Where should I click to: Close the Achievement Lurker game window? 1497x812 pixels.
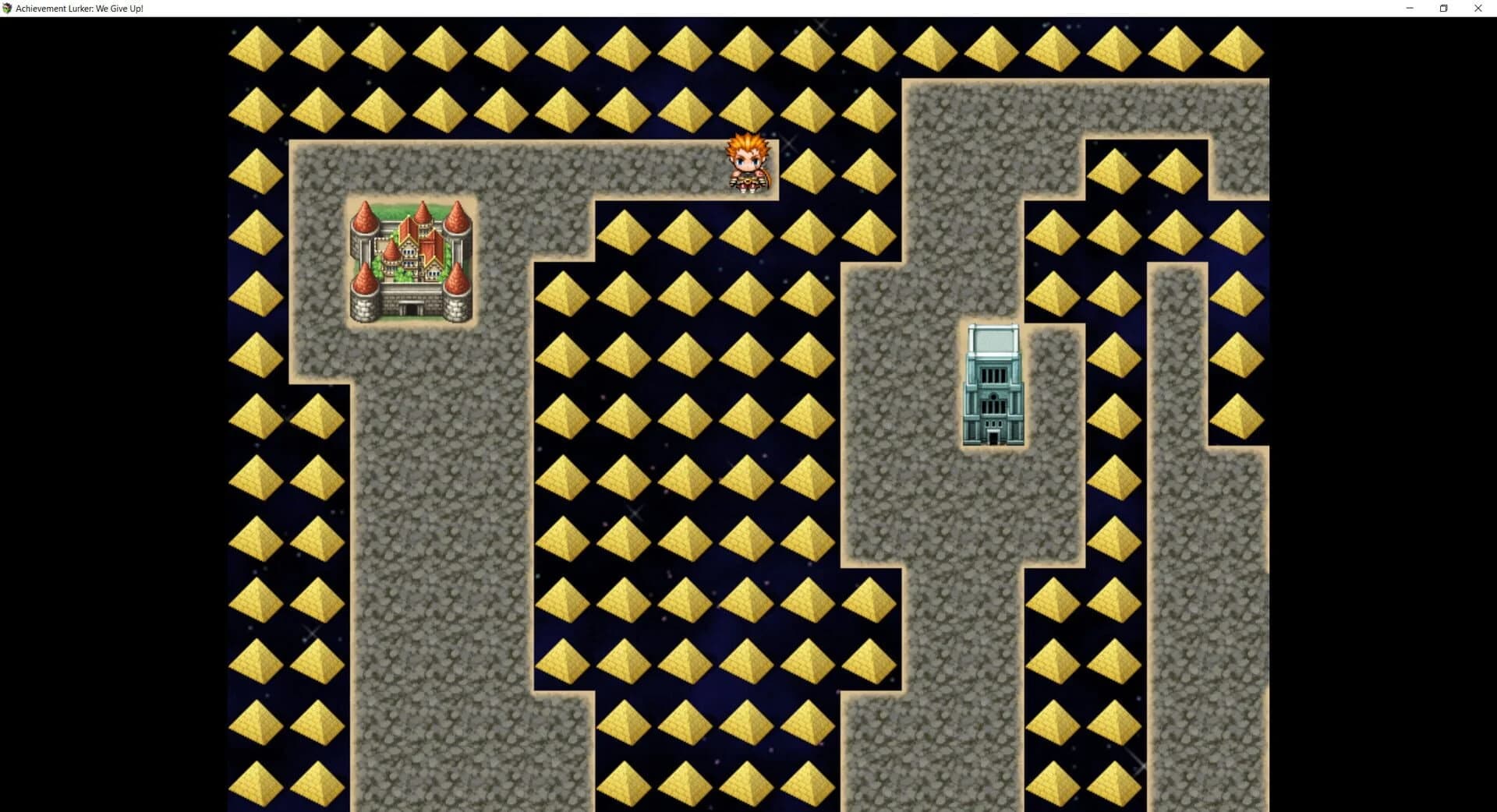point(1478,8)
